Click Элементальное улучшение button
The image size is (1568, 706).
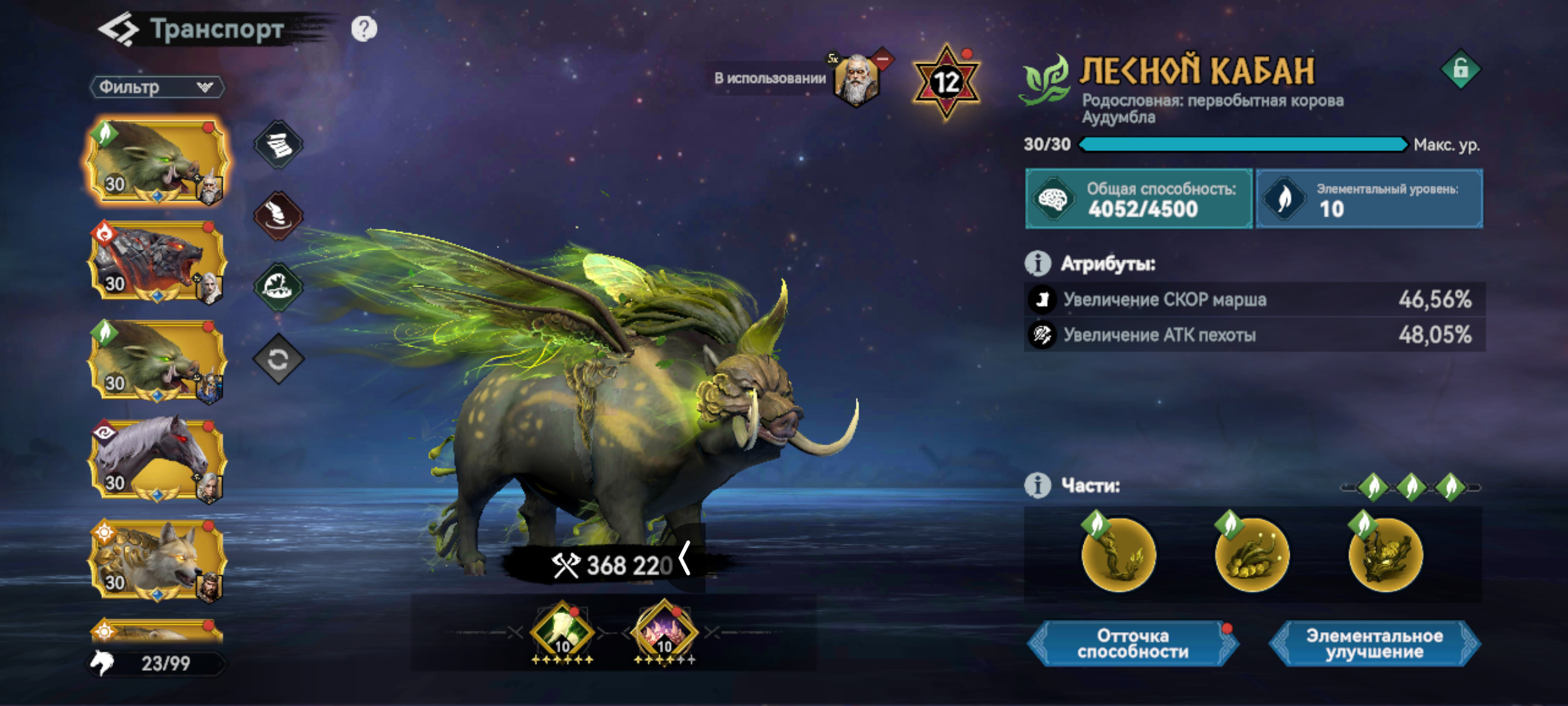1374,644
